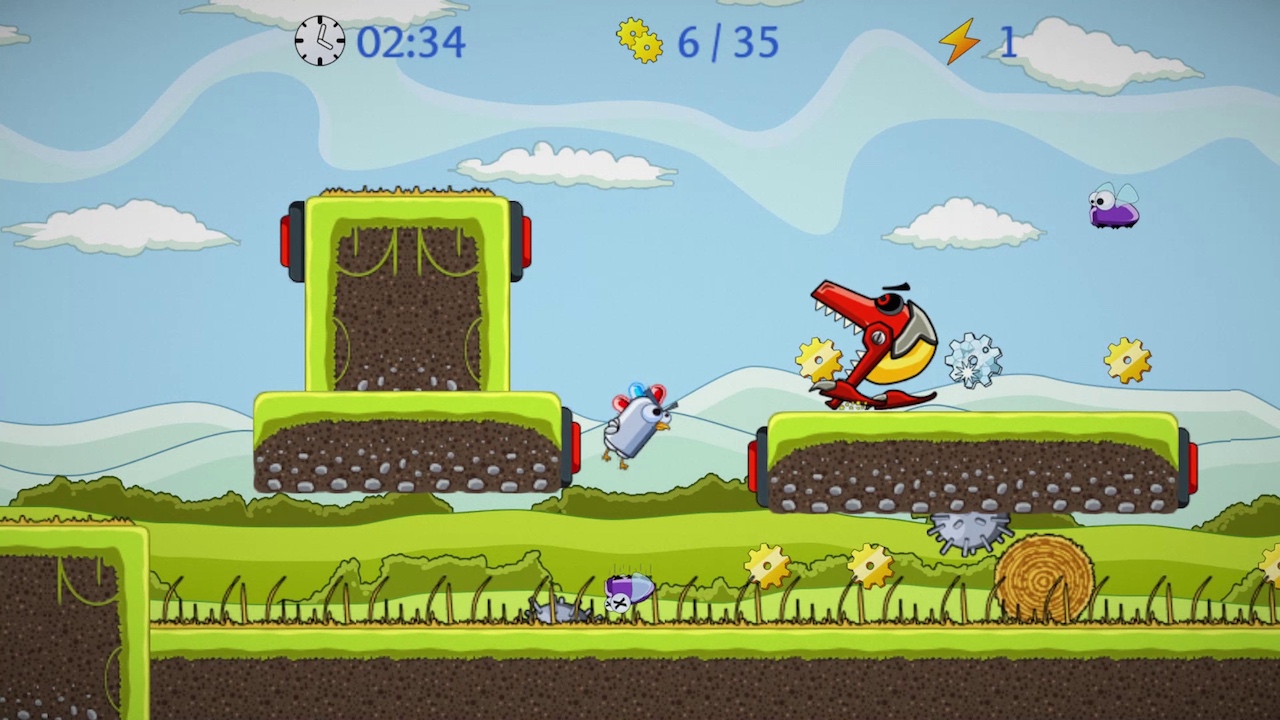Click the lightning bolt energy icon
The image size is (1280, 720).
tap(961, 42)
